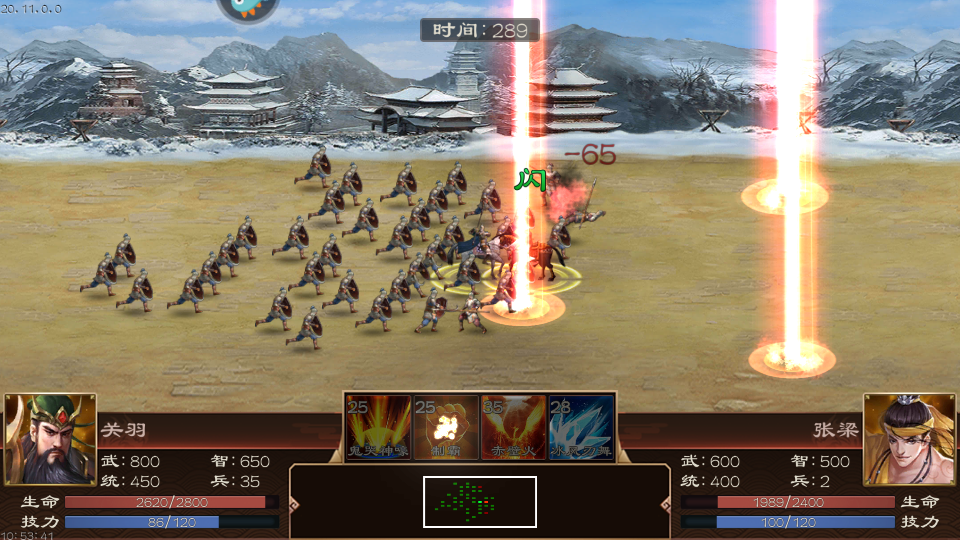The image size is (960, 540).
Task: Click the battlefield minimap
Action: click(x=480, y=501)
